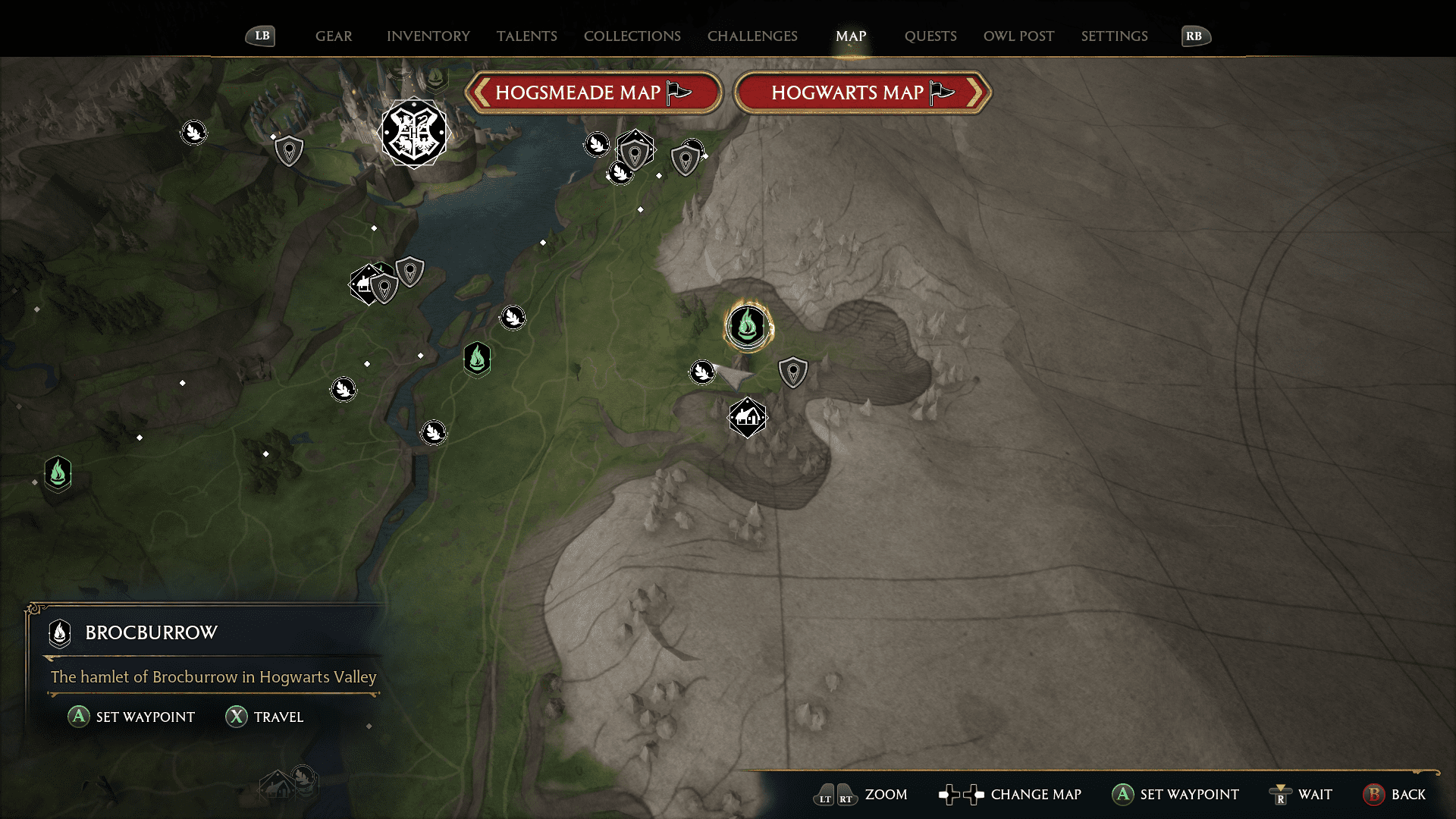Select a Merlin Trial leaf icon near Brocburrow
1456x819 pixels.
(x=702, y=372)
